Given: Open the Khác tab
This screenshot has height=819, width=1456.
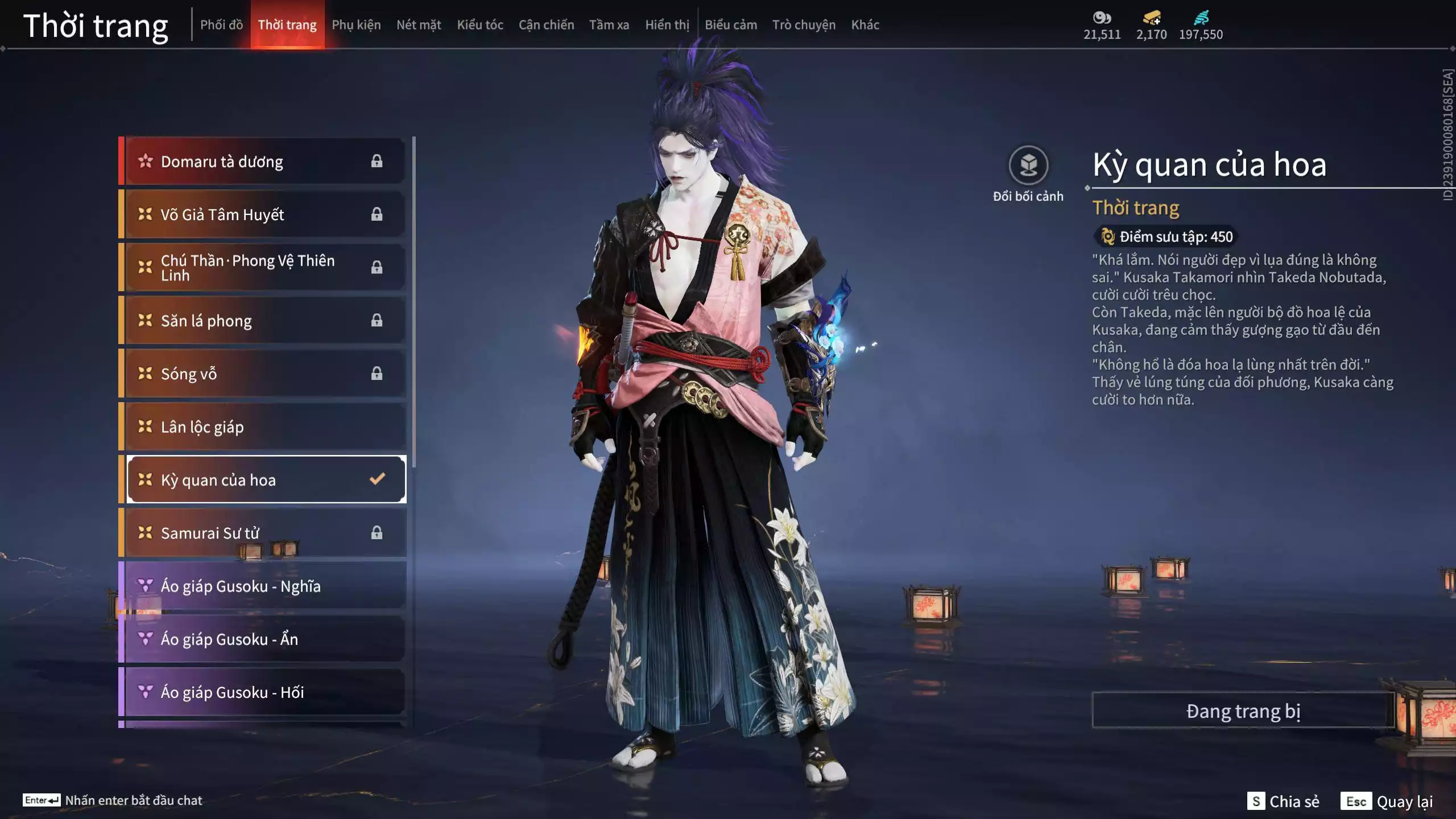Looking at the screenshot, I should 865,25.
